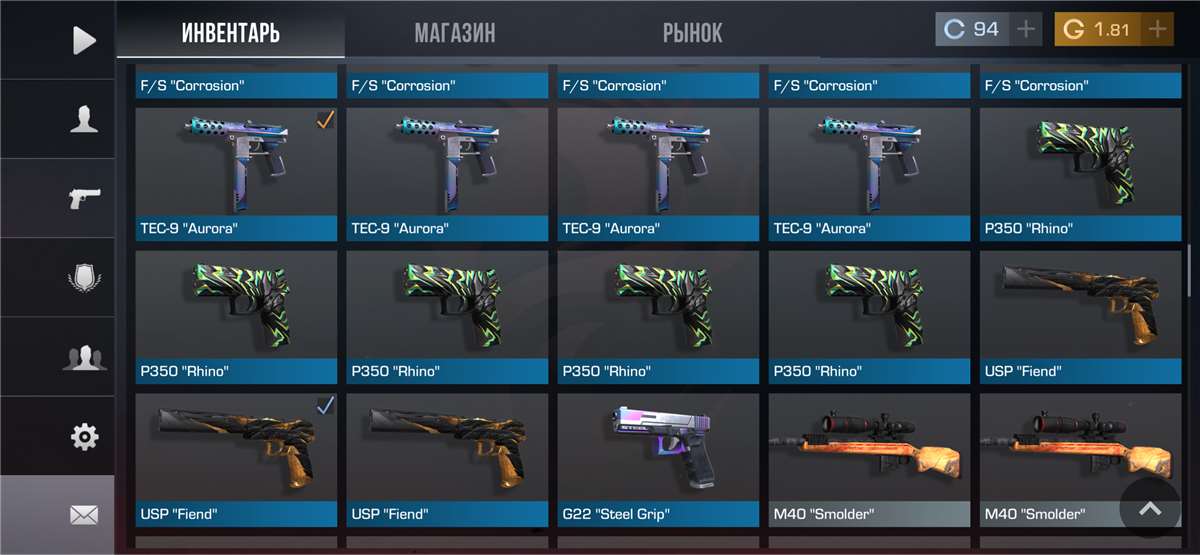The height and width of the screenshot is (555, 1200).
Task: Add silver coins with the plus button
Action: pos(1025,29)
